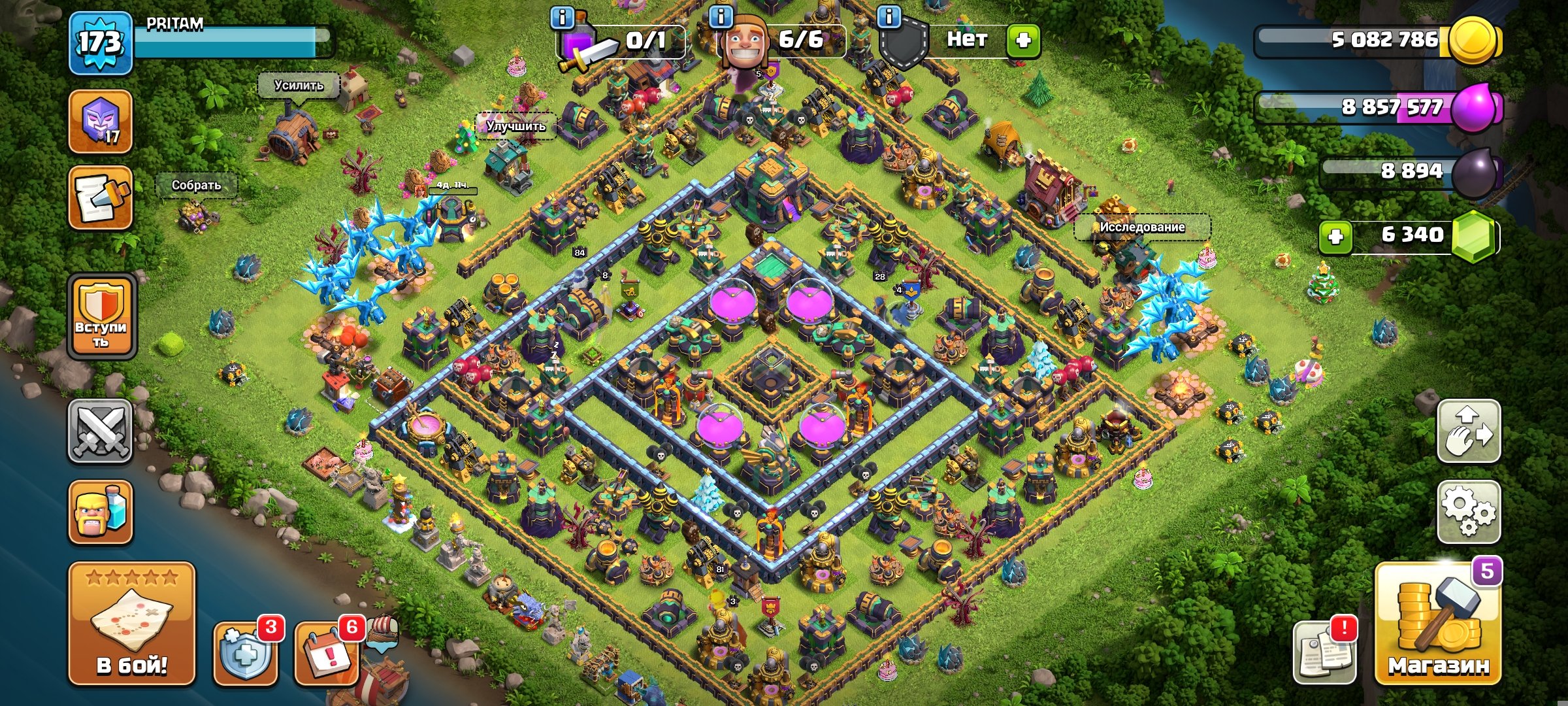The image size is (1568, 706).
Task: Tap the Собрать collection bubble
Action: point(195,185)
